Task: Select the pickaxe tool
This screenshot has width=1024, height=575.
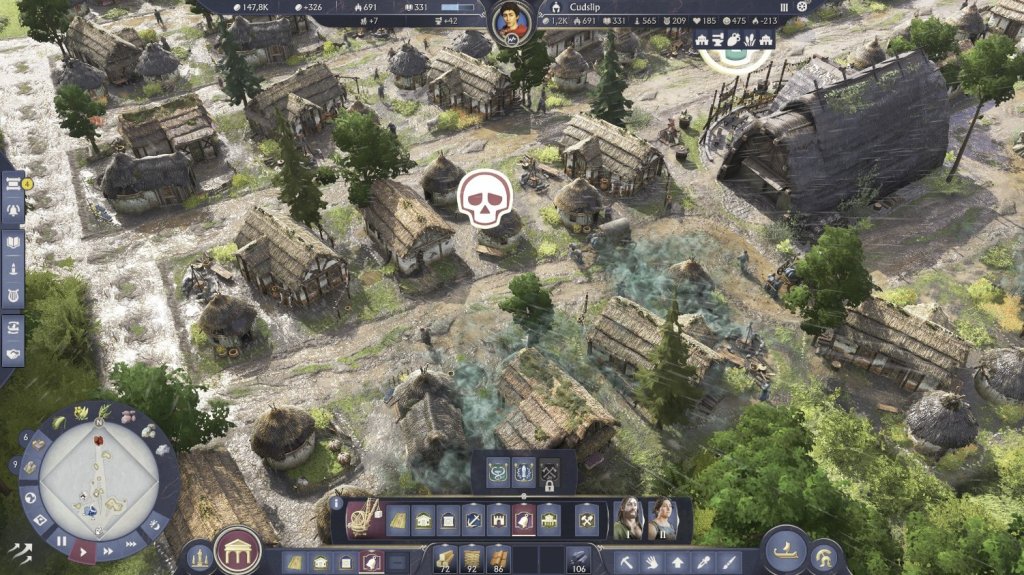Action: pyautogui.click(x=626, y=561)
